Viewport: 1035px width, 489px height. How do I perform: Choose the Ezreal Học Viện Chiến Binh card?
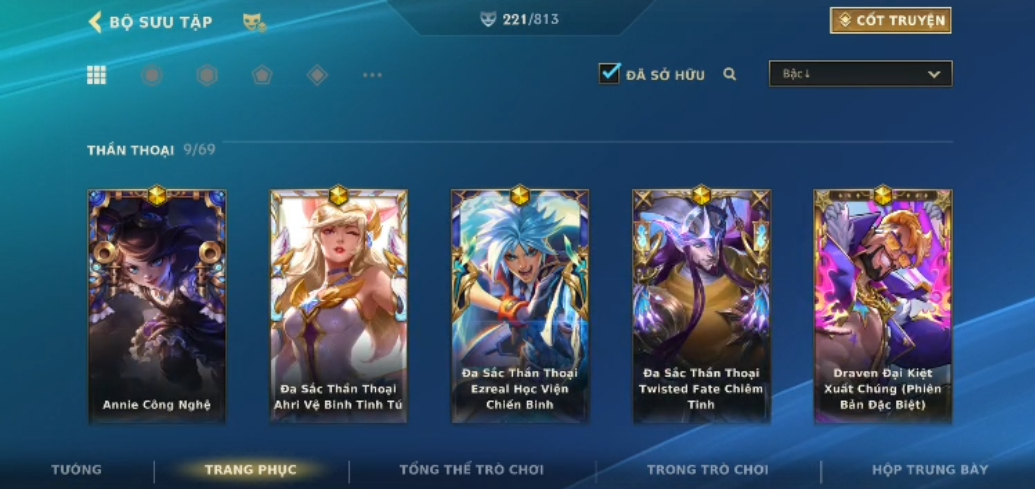pyautogui.click(x=519, y=305)
